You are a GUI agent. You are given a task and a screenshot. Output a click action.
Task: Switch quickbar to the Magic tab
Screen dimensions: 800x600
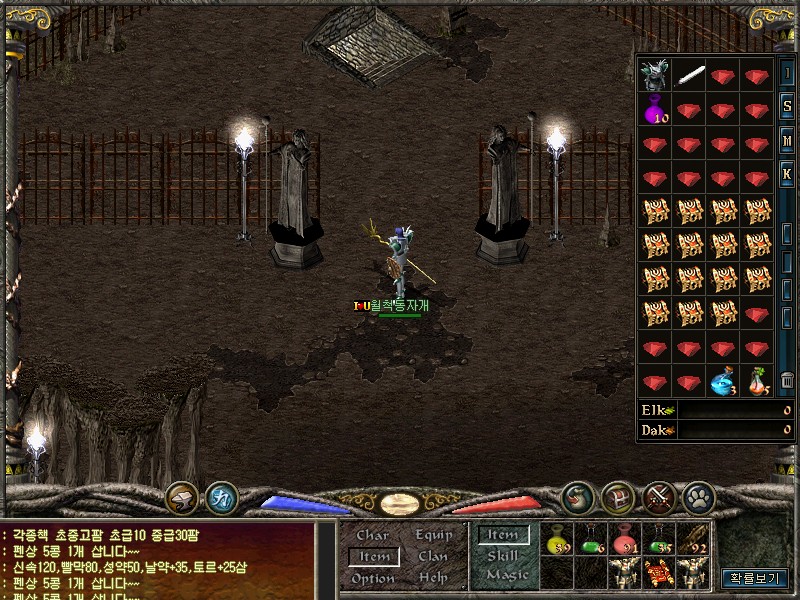click(x=507, y=575)
